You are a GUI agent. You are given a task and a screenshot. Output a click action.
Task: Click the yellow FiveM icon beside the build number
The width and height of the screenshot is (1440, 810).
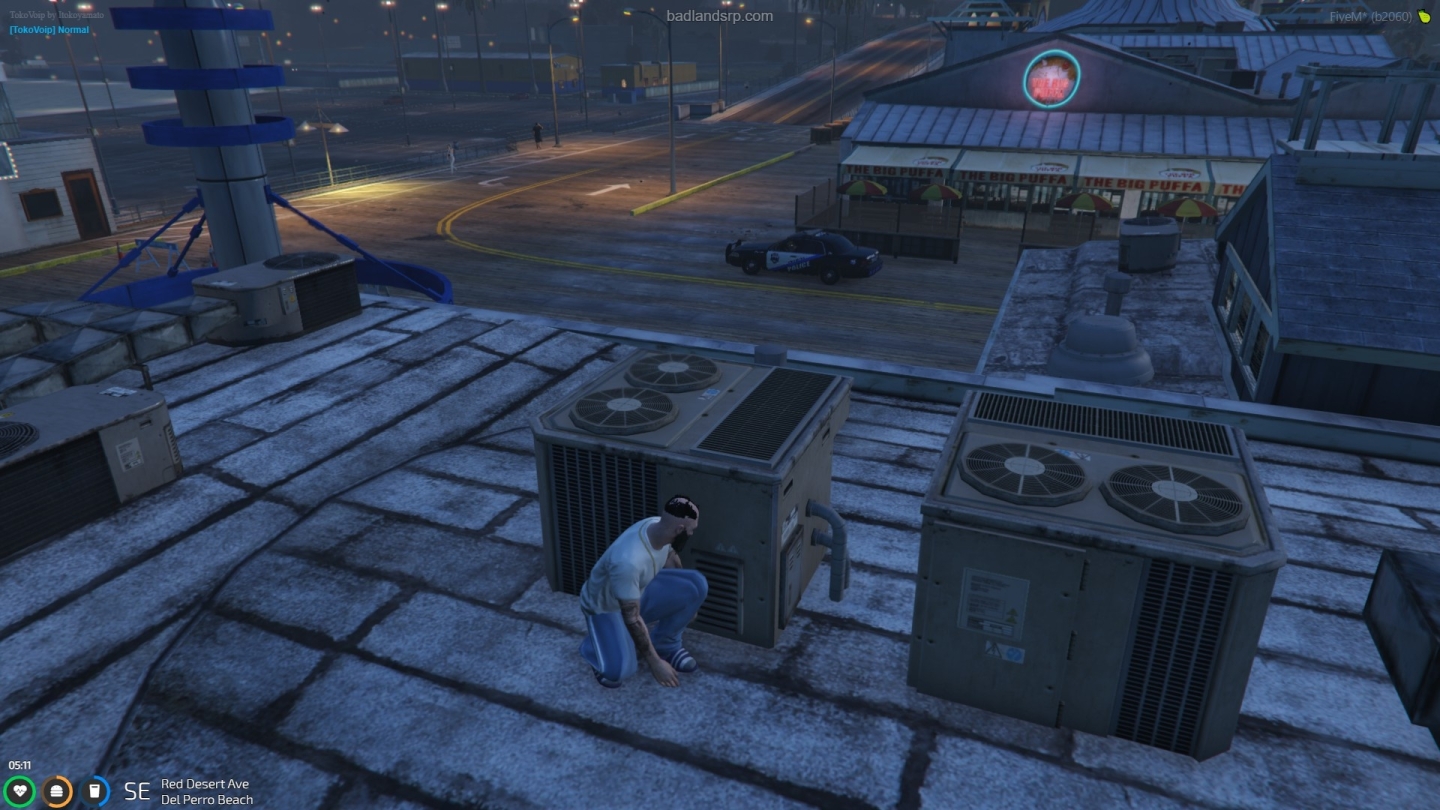point(1424,16)
